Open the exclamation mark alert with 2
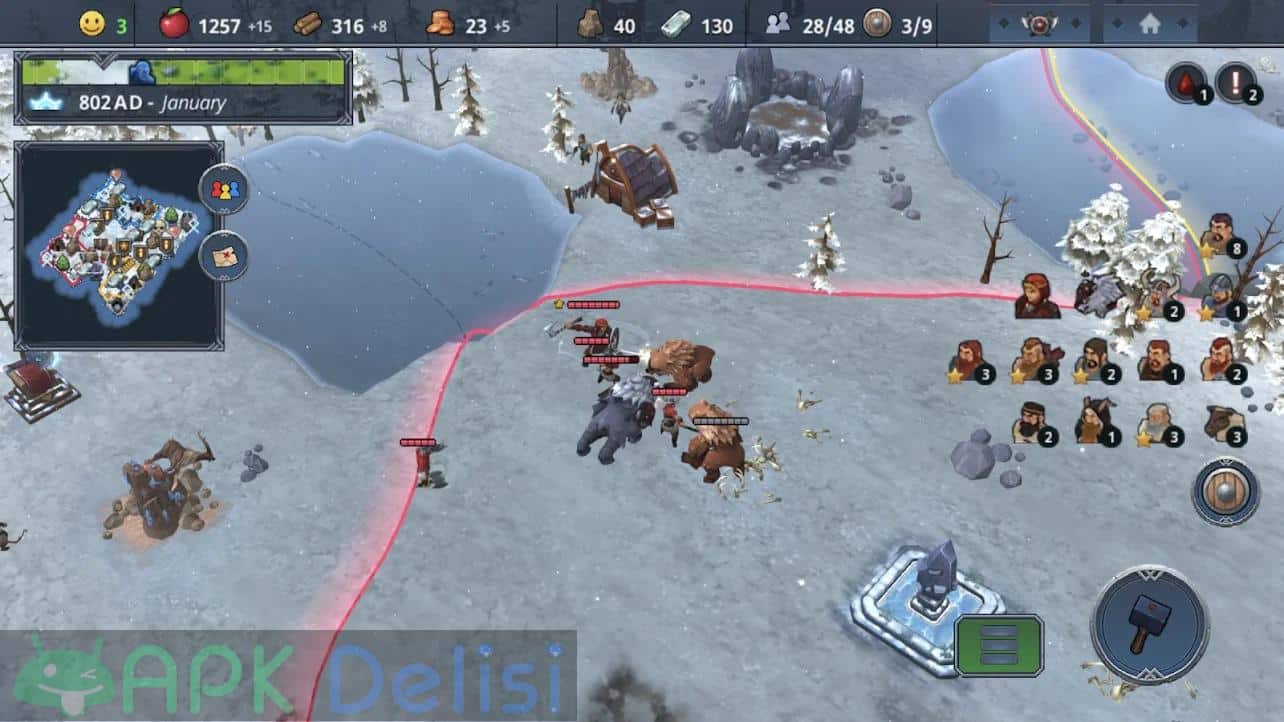Image resolution: width=1284 pixels, height=722 pixels. (x=1236, y=82)
